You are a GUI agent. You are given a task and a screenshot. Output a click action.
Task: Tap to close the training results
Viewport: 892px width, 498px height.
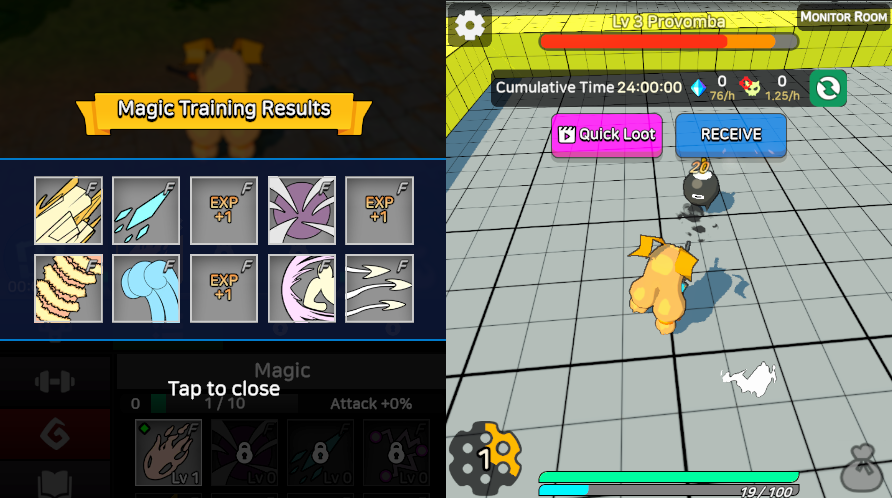click(x=223, y=388)
